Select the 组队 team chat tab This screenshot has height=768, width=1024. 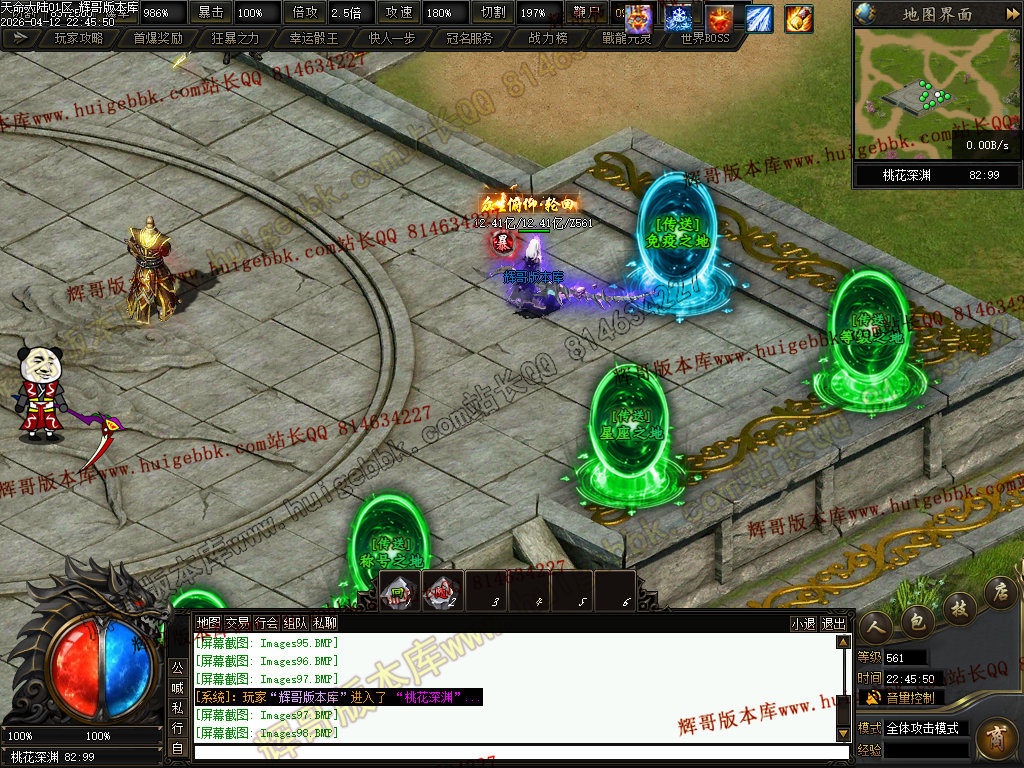click(295, 622)
